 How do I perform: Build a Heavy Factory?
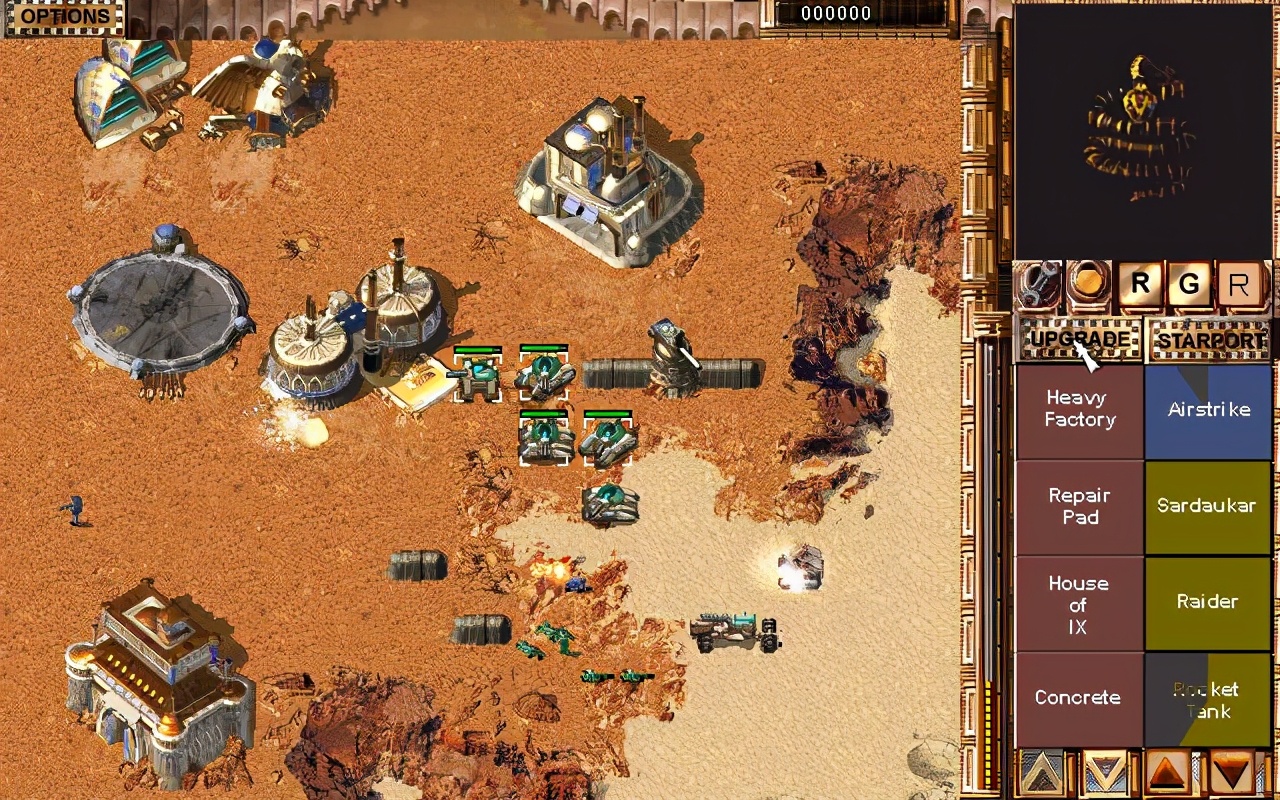(x=1080, y=409)
